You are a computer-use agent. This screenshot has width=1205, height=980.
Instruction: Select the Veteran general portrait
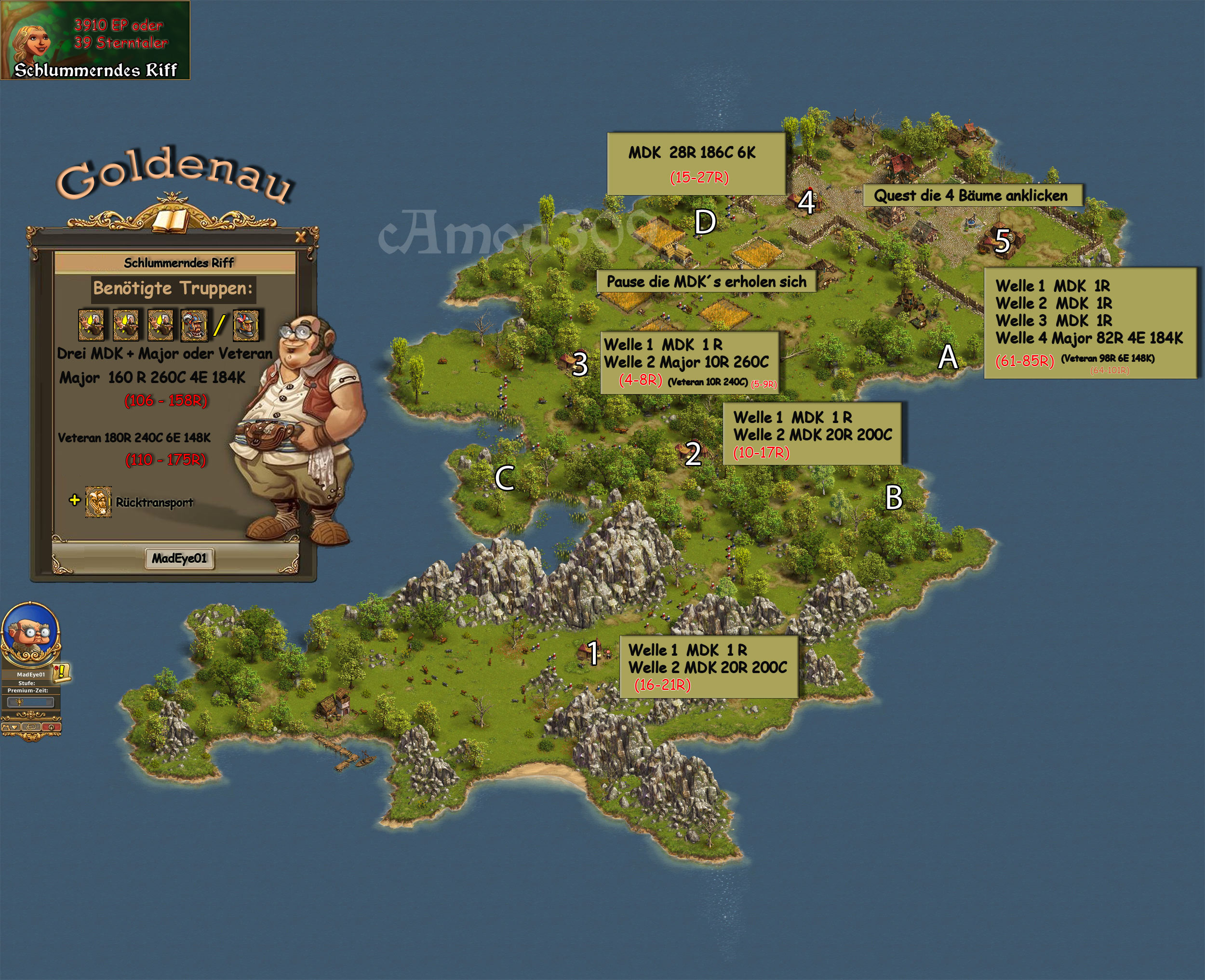point(246,326)
